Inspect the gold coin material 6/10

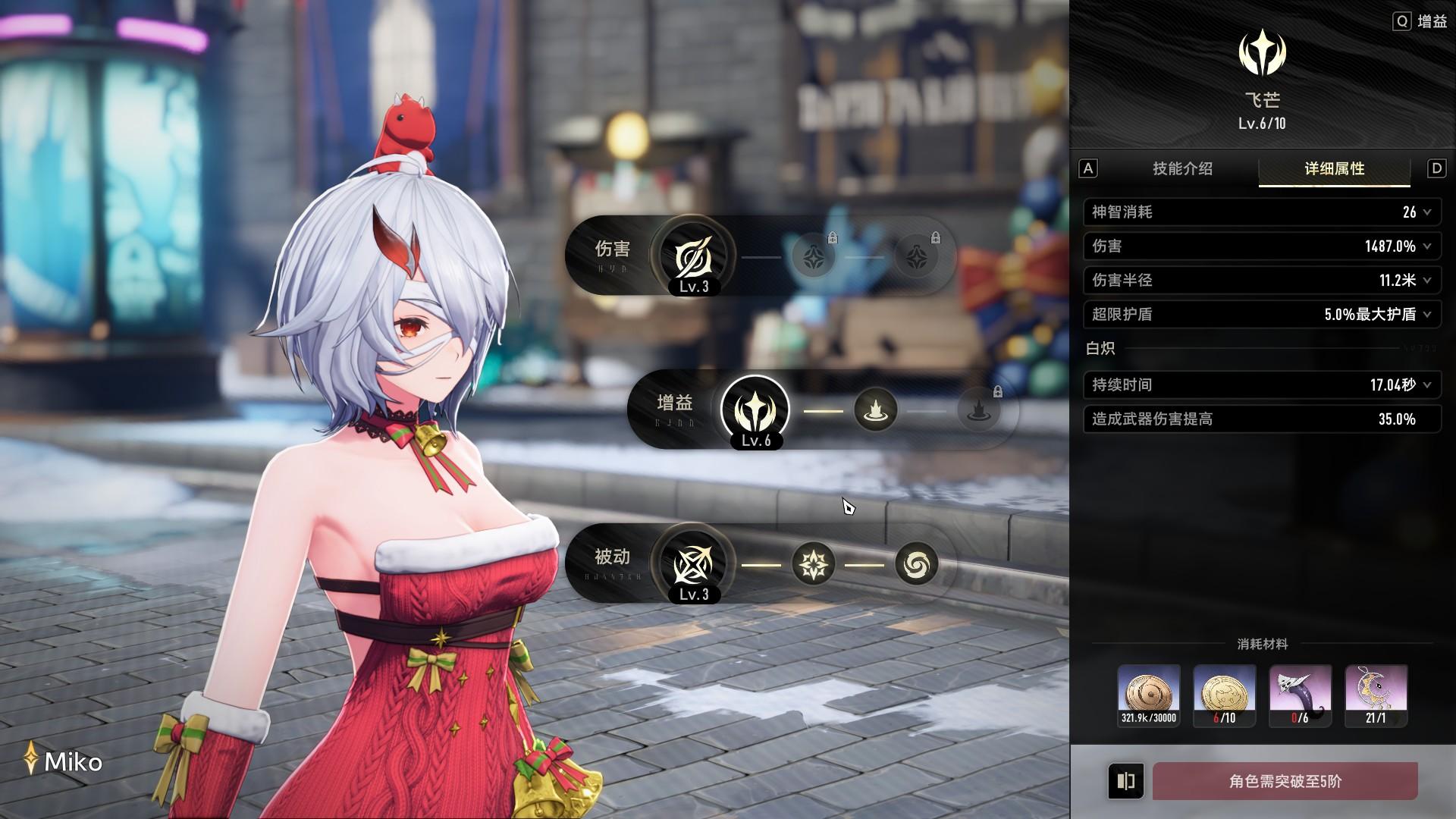[1225, 695]
